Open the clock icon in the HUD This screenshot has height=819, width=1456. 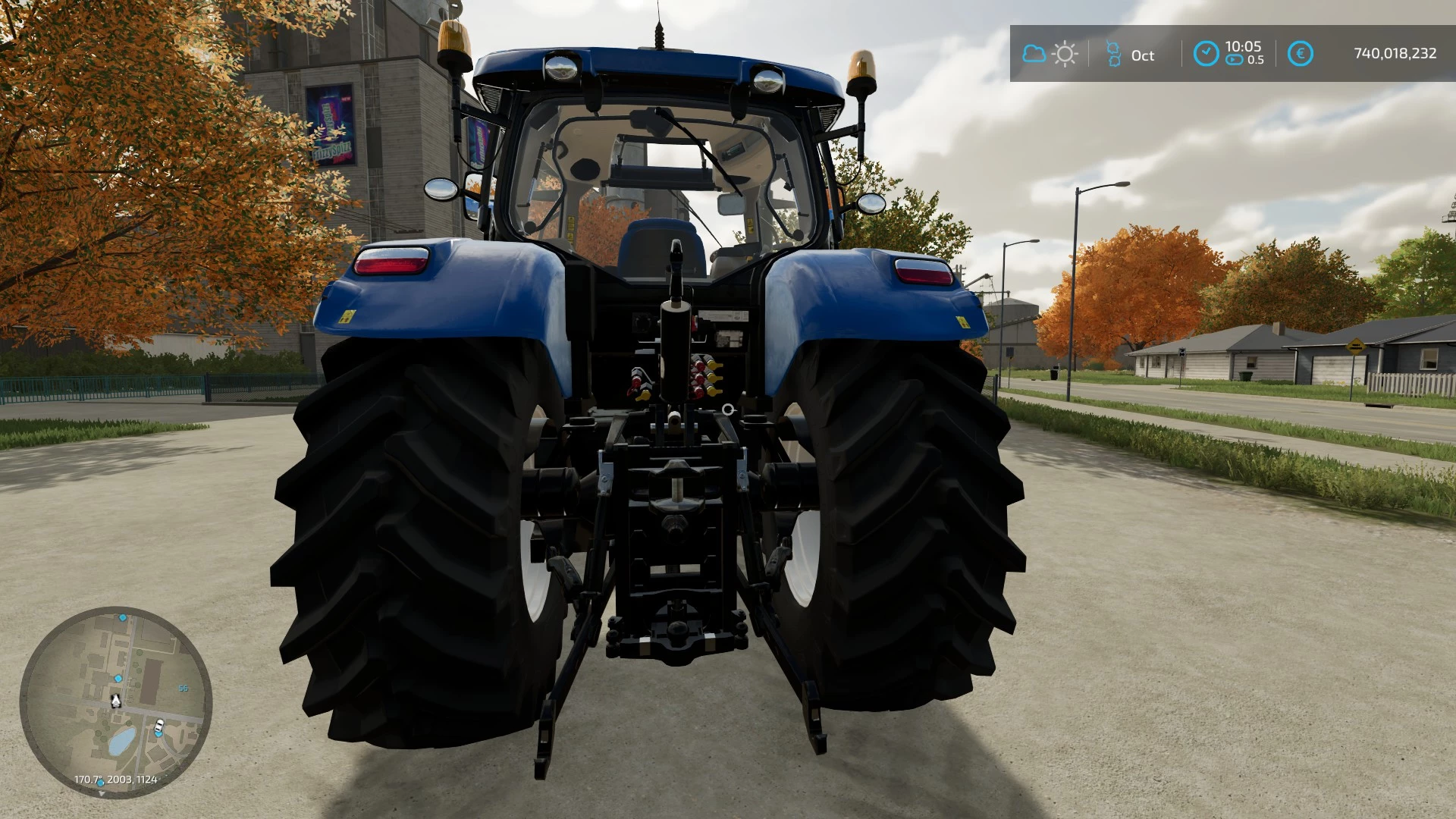pos(1206,54)
